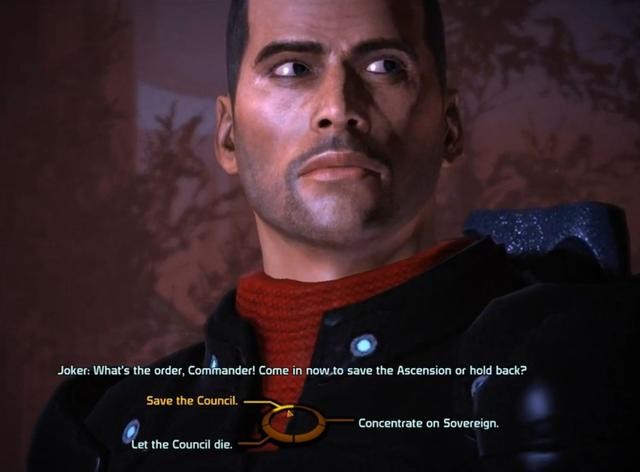The width and height of the screenshot is (640, 472).
Task: Choose the "Save the Council." reply
Action: point(191,402)
